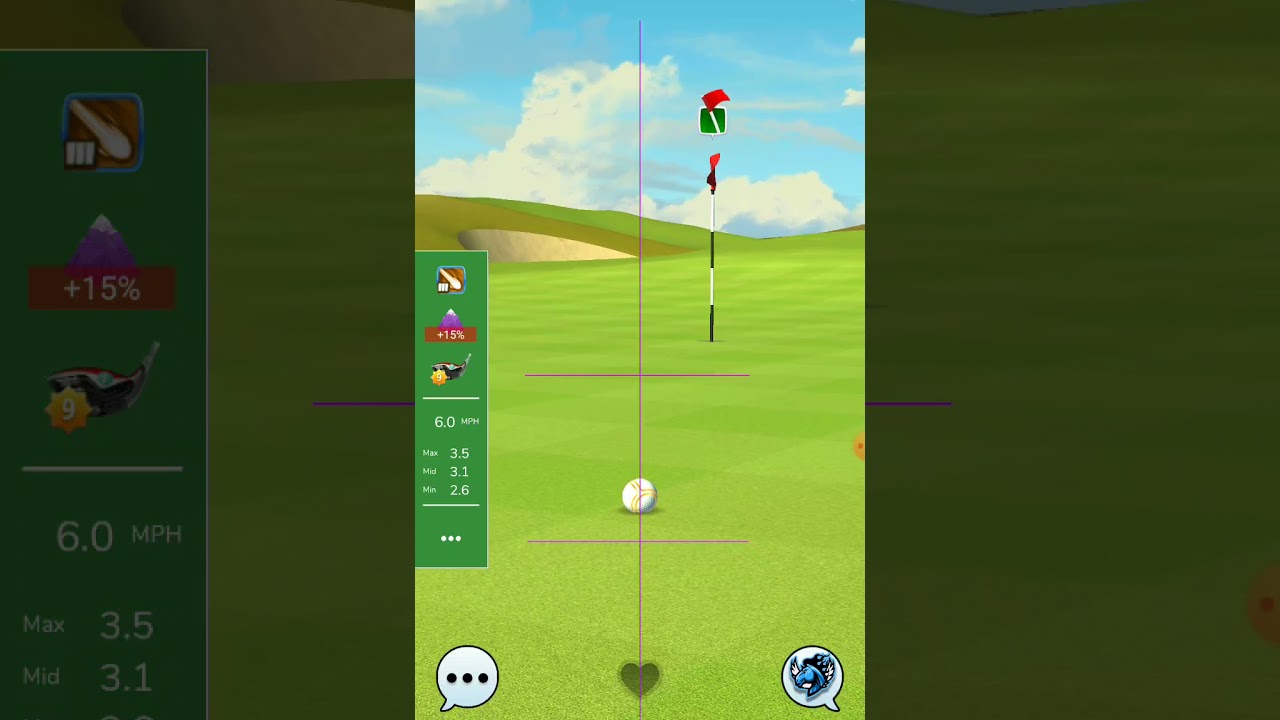Choose the level 9 club icon
This screenshot has height=720, width=1280.
[450, 370]
